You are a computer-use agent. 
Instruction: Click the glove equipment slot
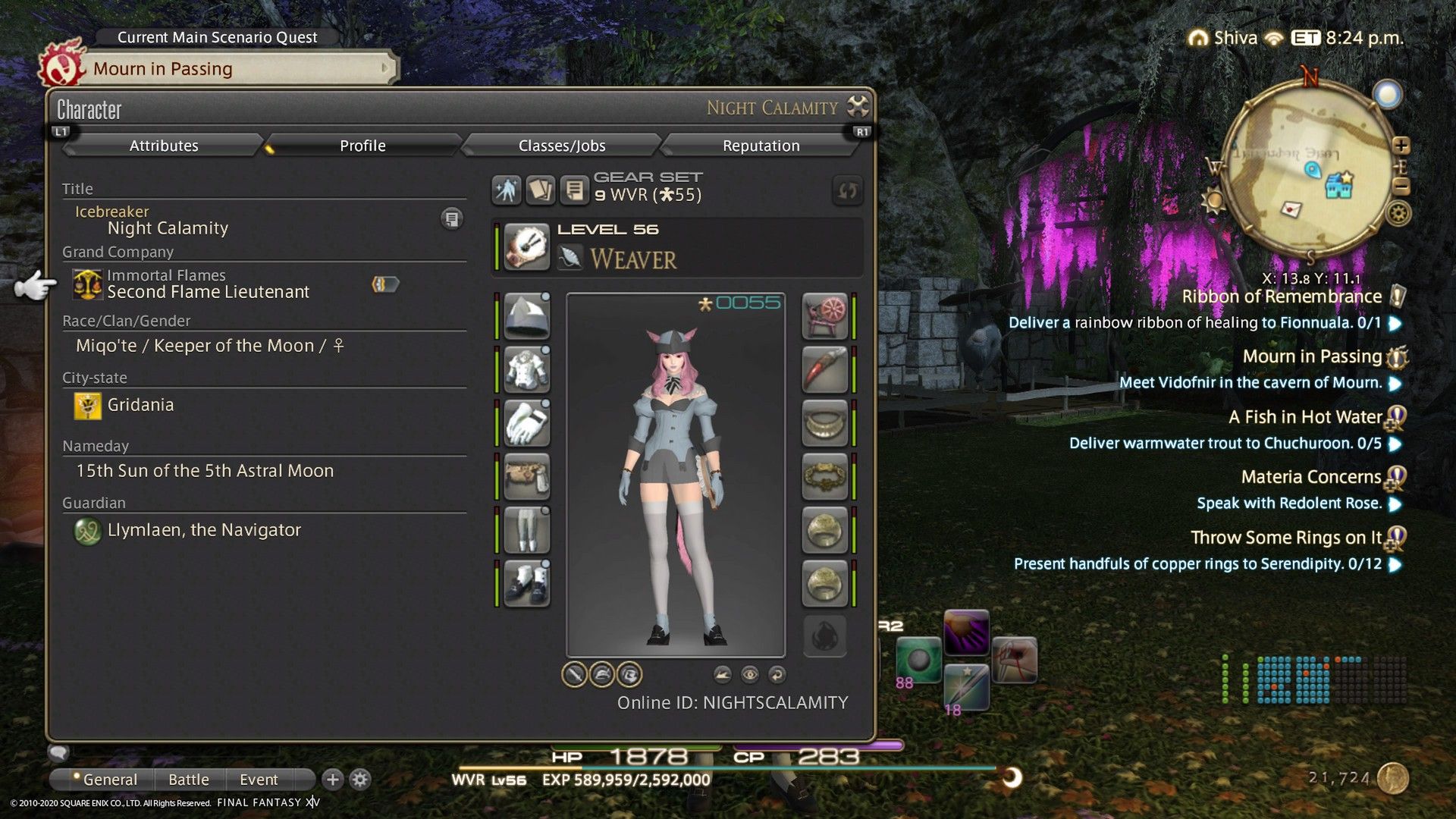pos(526,423)
